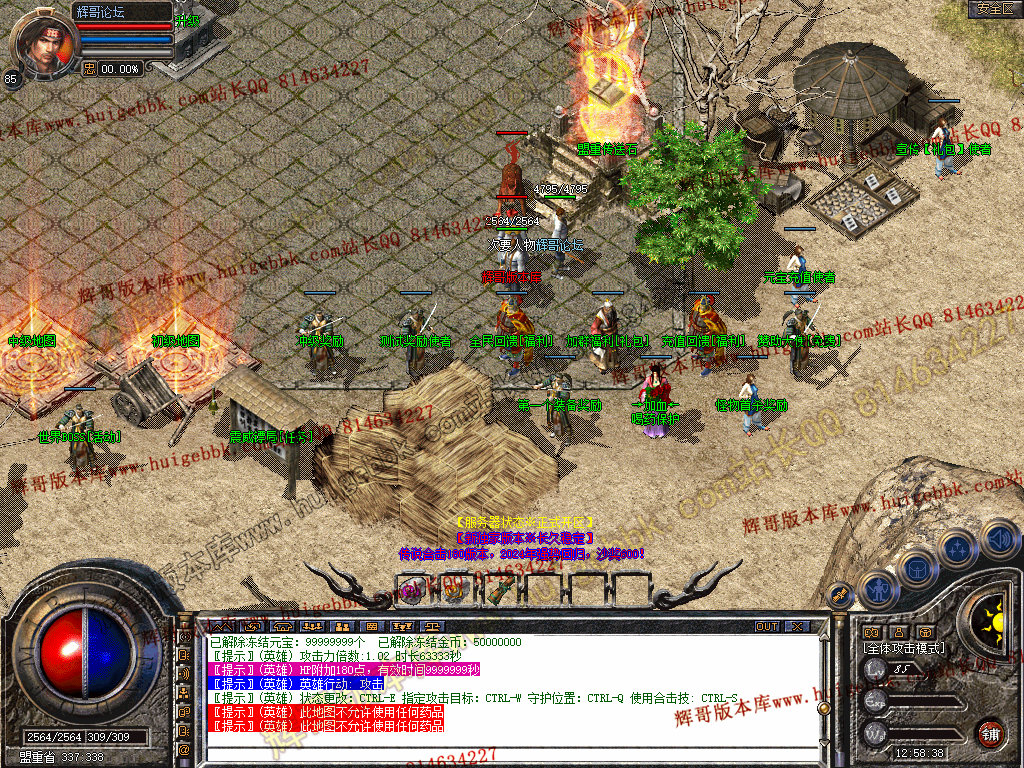Open the round red 铺 shop button
Viewport: 1024px width, 768px height.
pyautogui.click(x=990, y=733)
